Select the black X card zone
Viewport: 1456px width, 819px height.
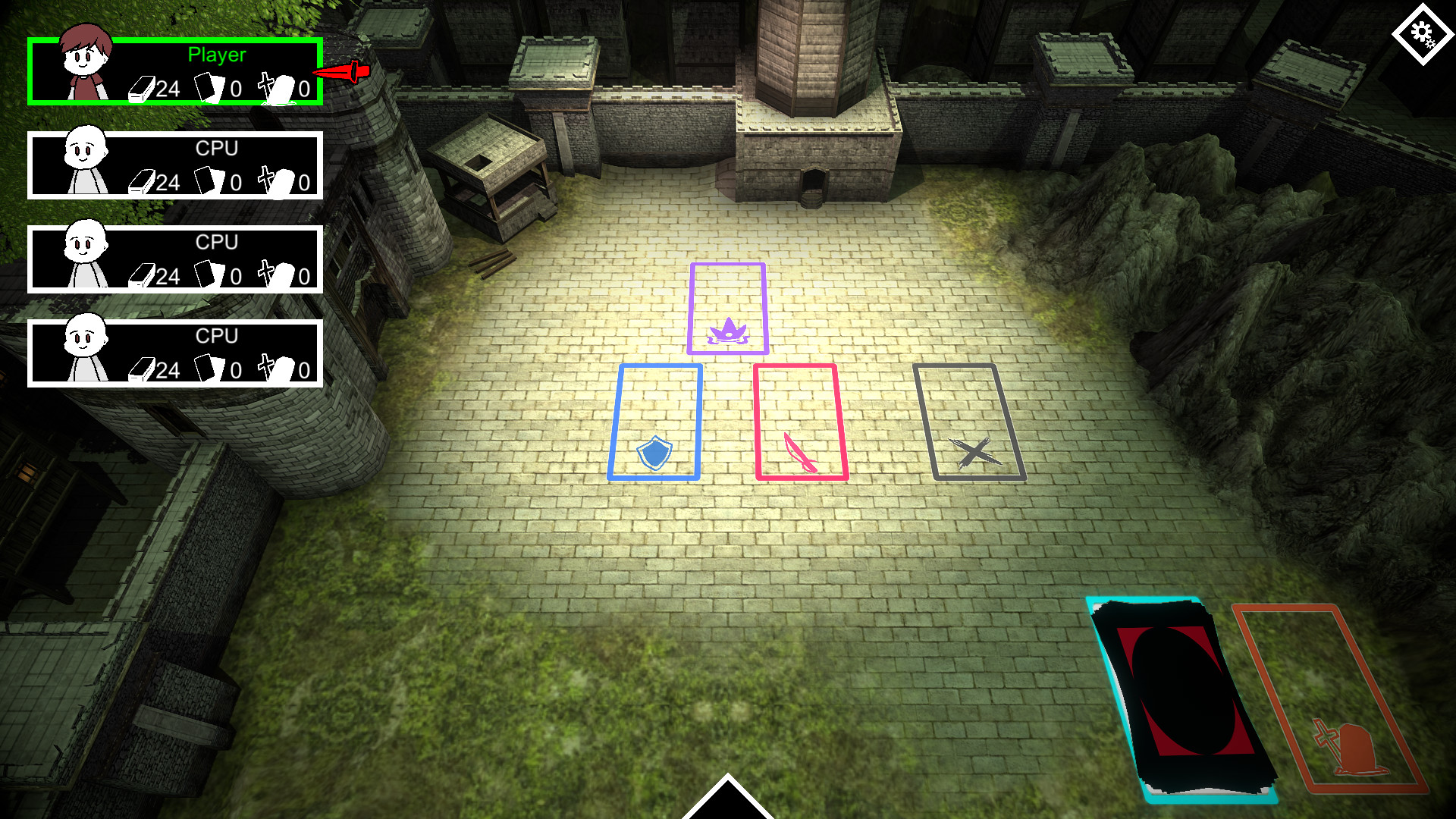[968, 422]
